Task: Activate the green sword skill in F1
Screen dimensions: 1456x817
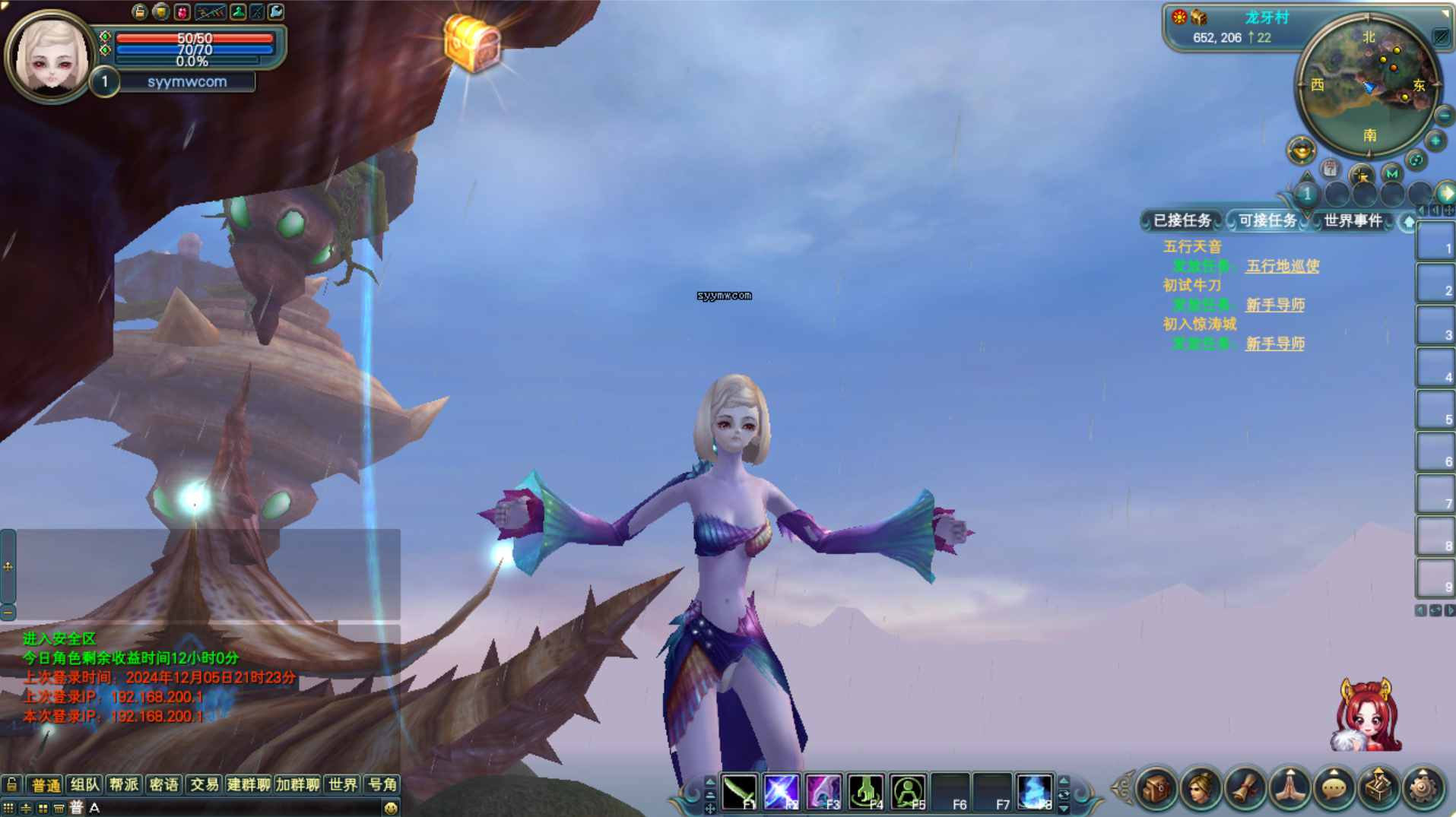Action: (739, 791)
